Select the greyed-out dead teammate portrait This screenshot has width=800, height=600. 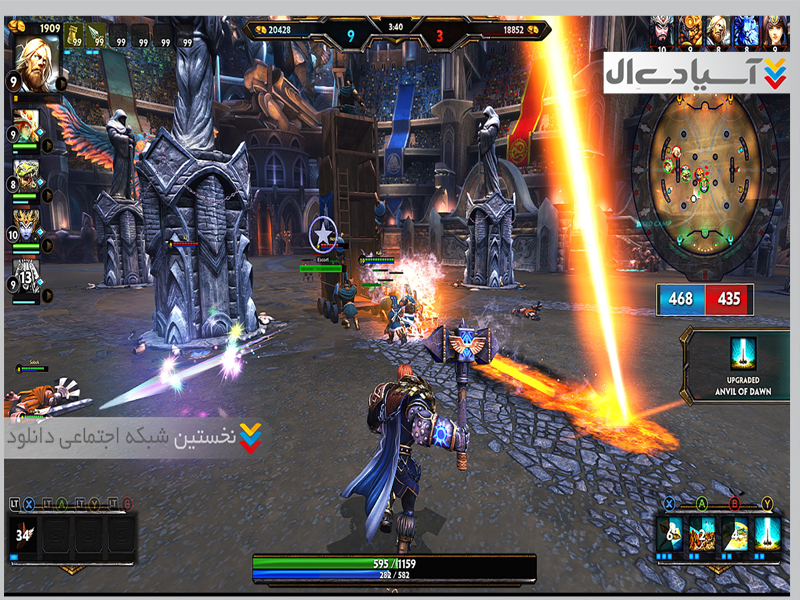click(29, 272)
